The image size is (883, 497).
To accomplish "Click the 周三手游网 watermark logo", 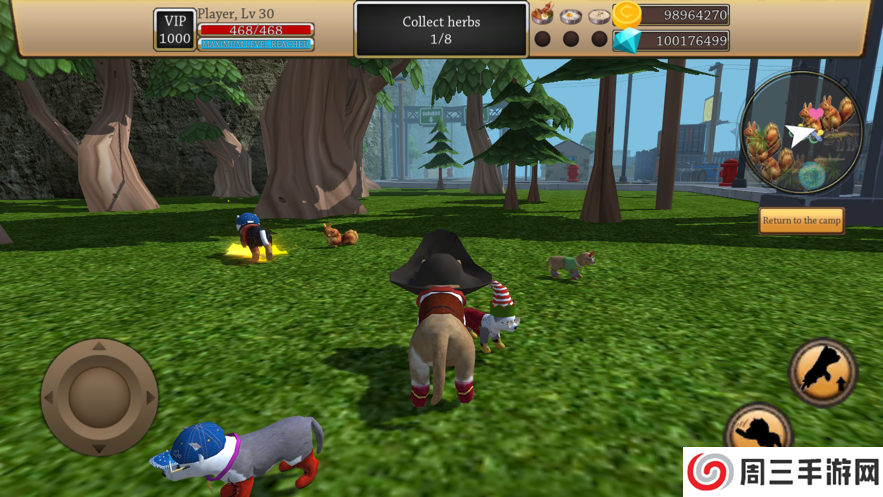I will pyautogui.click(x=782, y=472).
